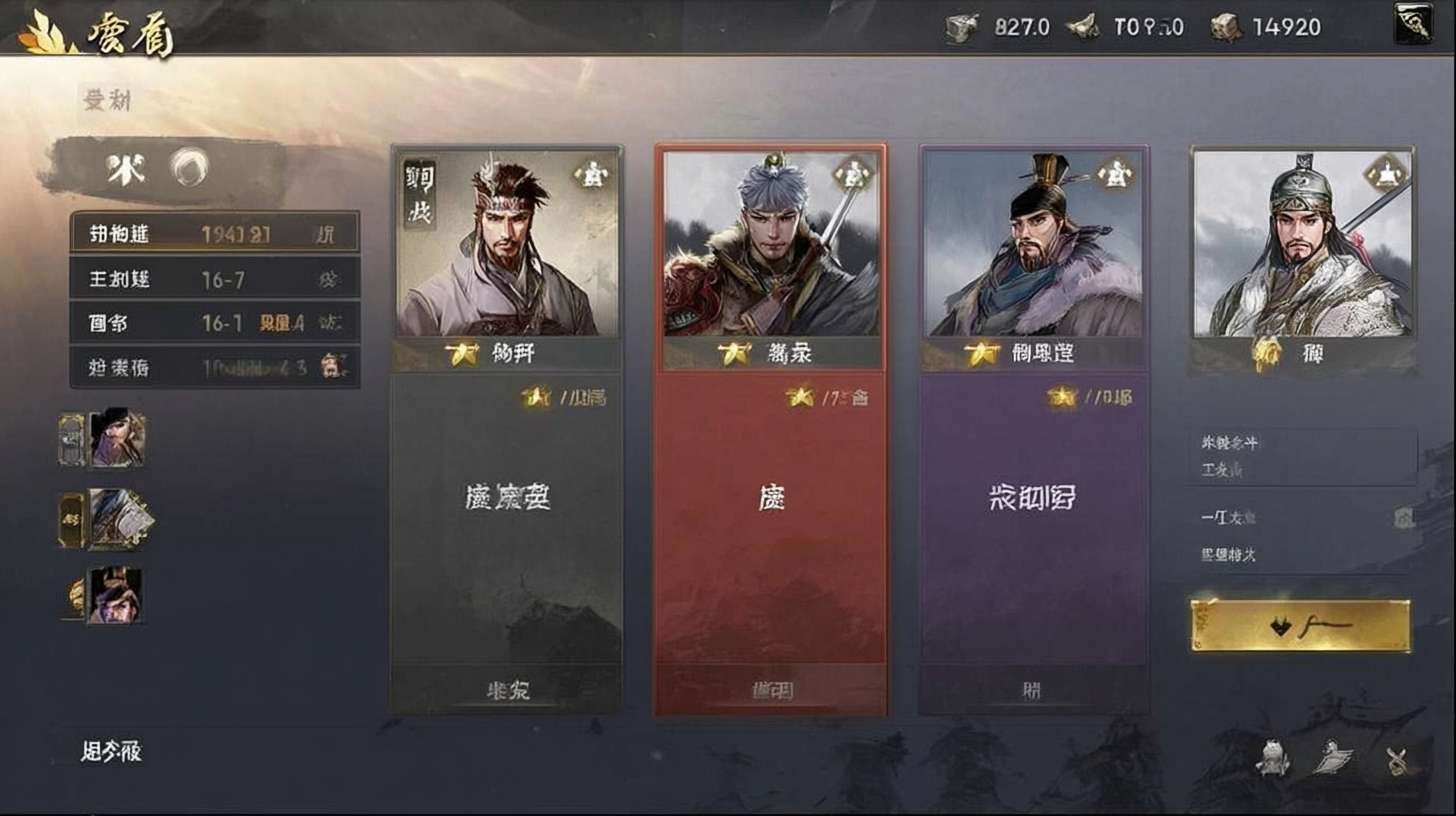Select the helmeted general portrait

point(1302,245)
